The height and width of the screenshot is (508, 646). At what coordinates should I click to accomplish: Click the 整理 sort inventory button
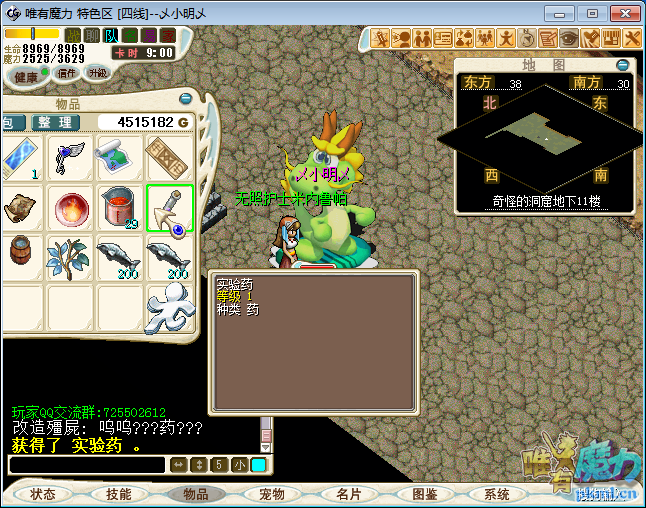click(56, 122)
